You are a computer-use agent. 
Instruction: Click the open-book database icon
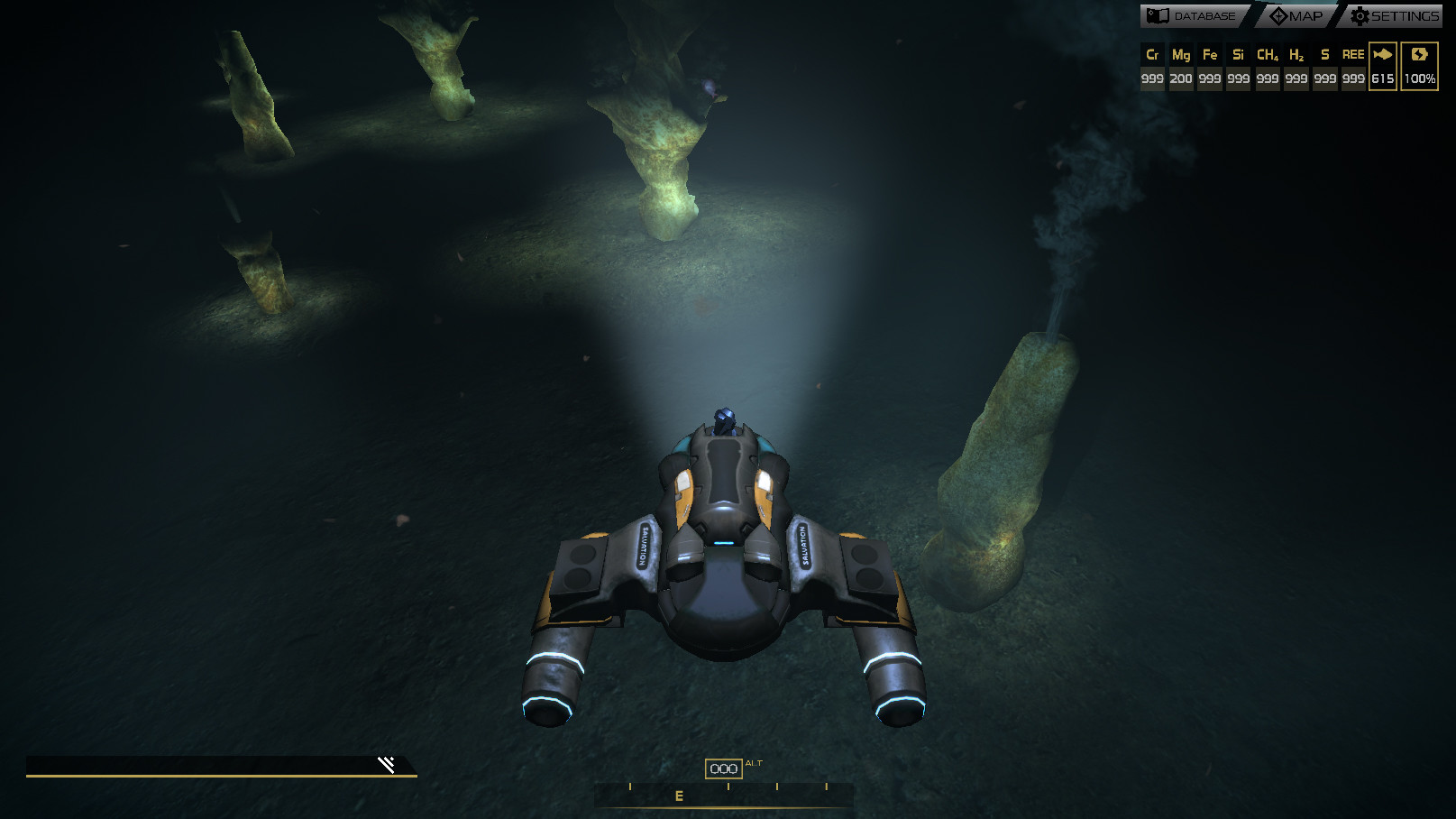(1158, 14)
